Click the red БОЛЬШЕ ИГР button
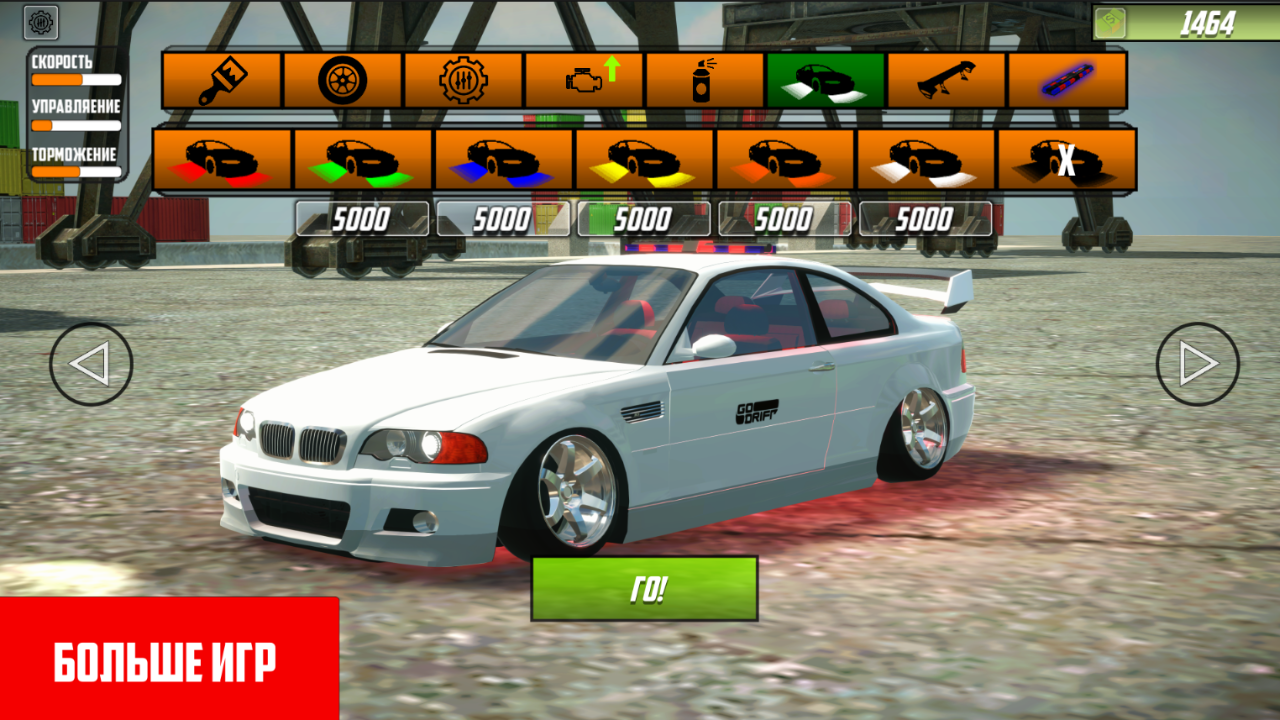Image resolution: width=1280 pixels, height=720 pixels. (x=165, y=660)
